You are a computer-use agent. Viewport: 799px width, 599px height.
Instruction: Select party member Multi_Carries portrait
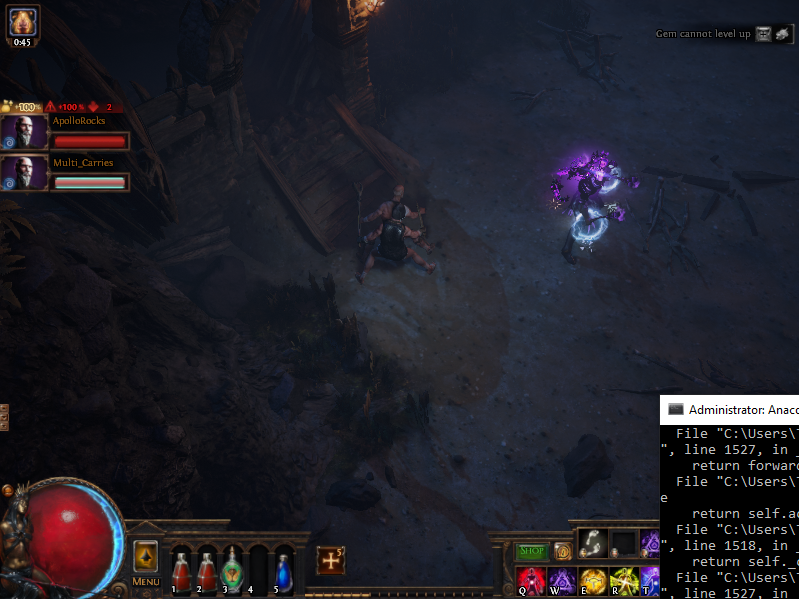[24, 173]
